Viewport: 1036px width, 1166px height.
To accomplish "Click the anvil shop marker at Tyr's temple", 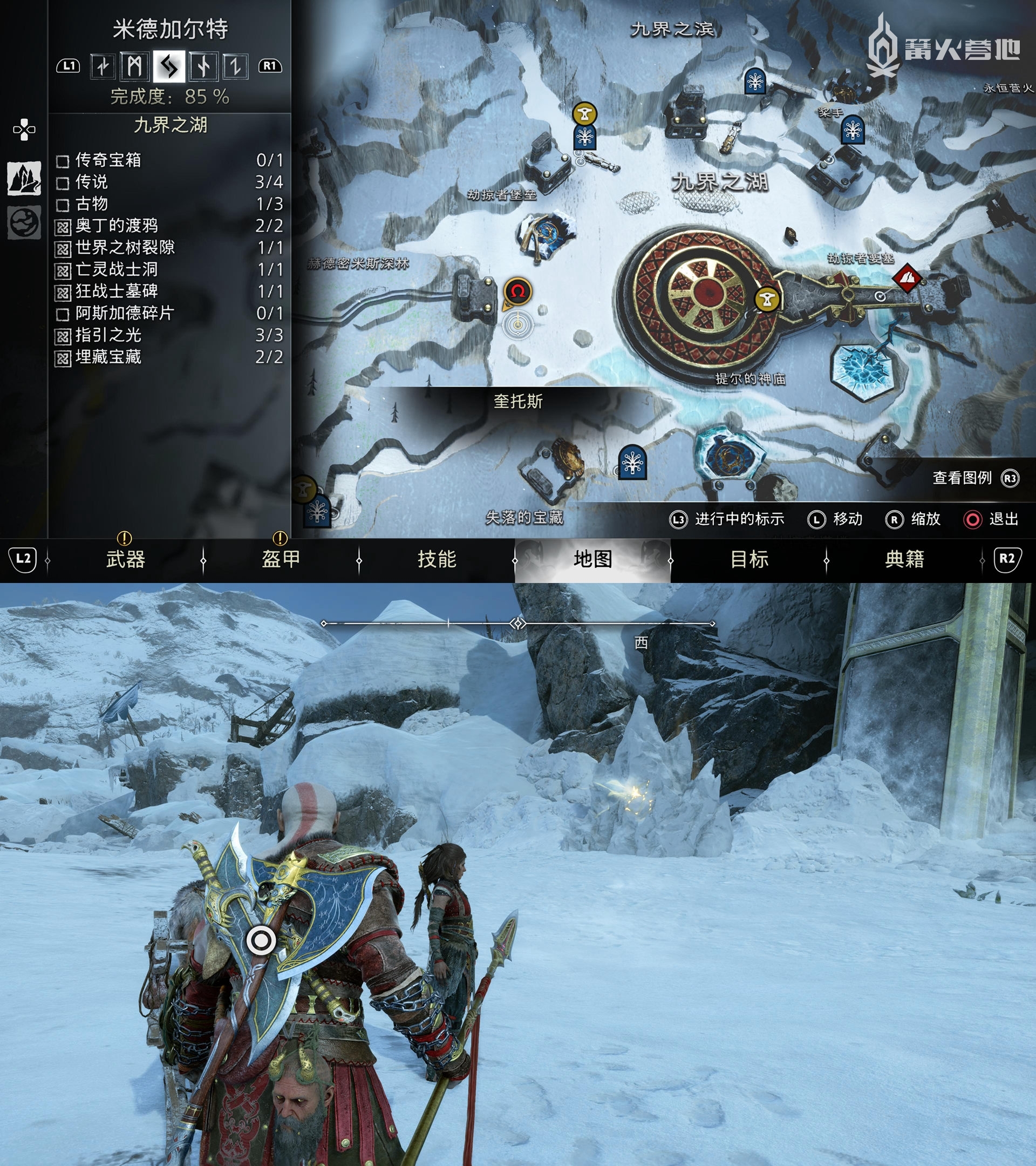I will click(767, 299).
